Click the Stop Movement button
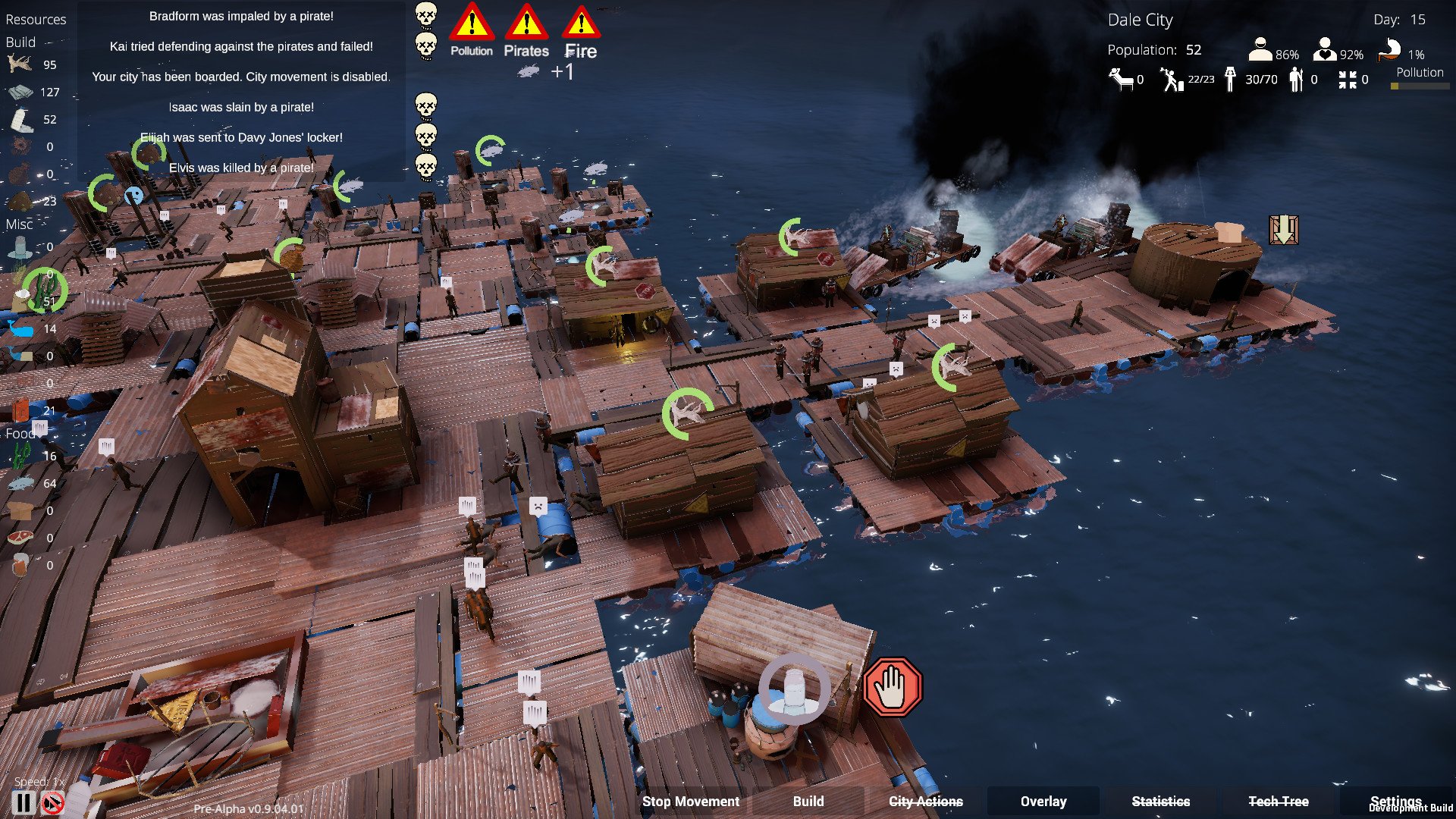This screenshot has height=819, width=1456. [x=690, y=801]
